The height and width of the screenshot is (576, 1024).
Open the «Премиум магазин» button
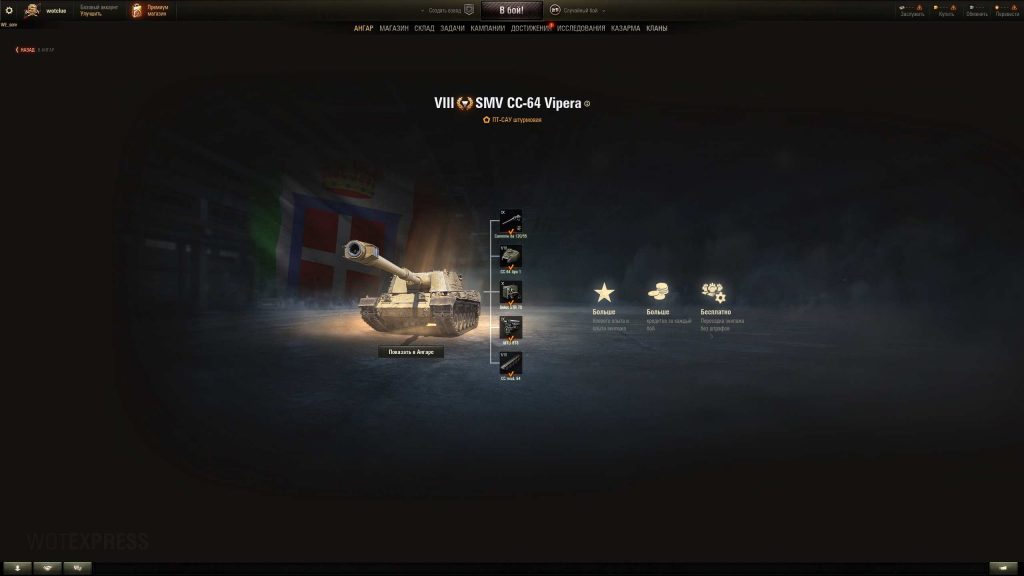[x=150, y=10]
